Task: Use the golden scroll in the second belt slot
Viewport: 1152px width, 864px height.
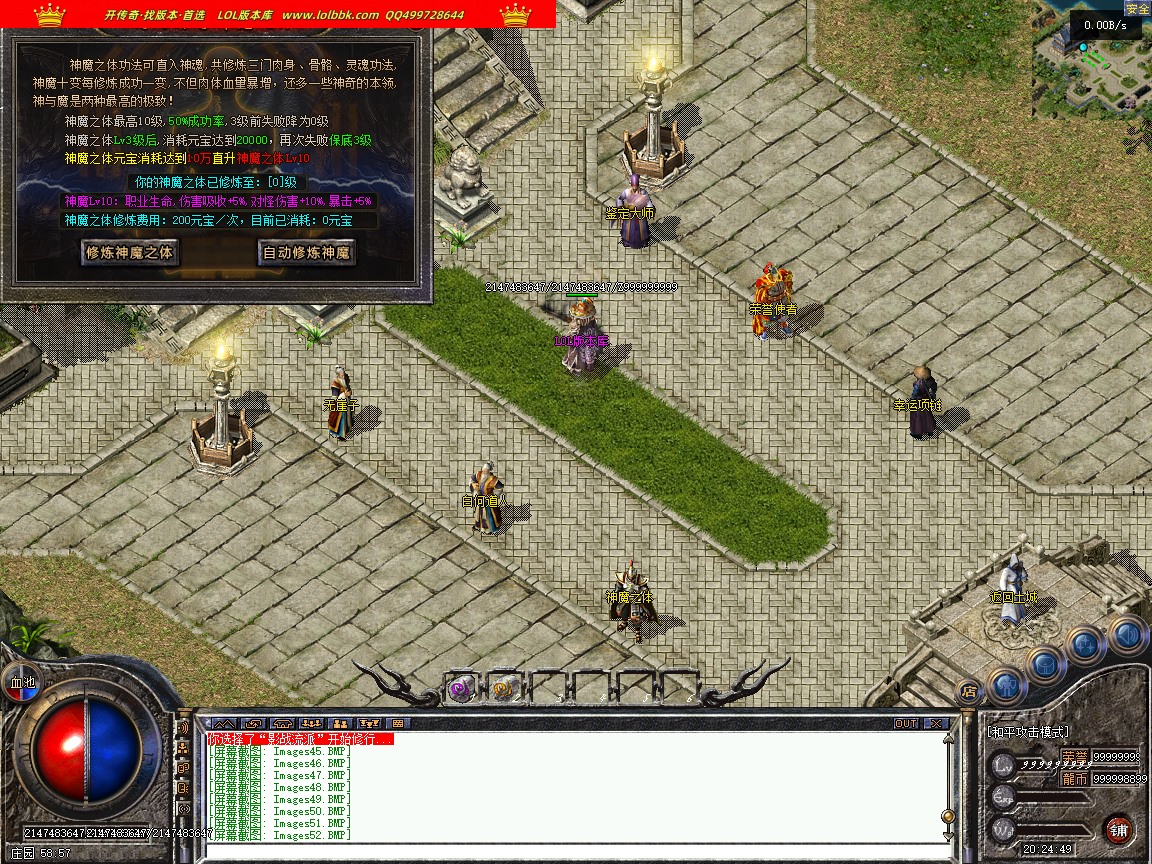Action: (x=505, y=688)
